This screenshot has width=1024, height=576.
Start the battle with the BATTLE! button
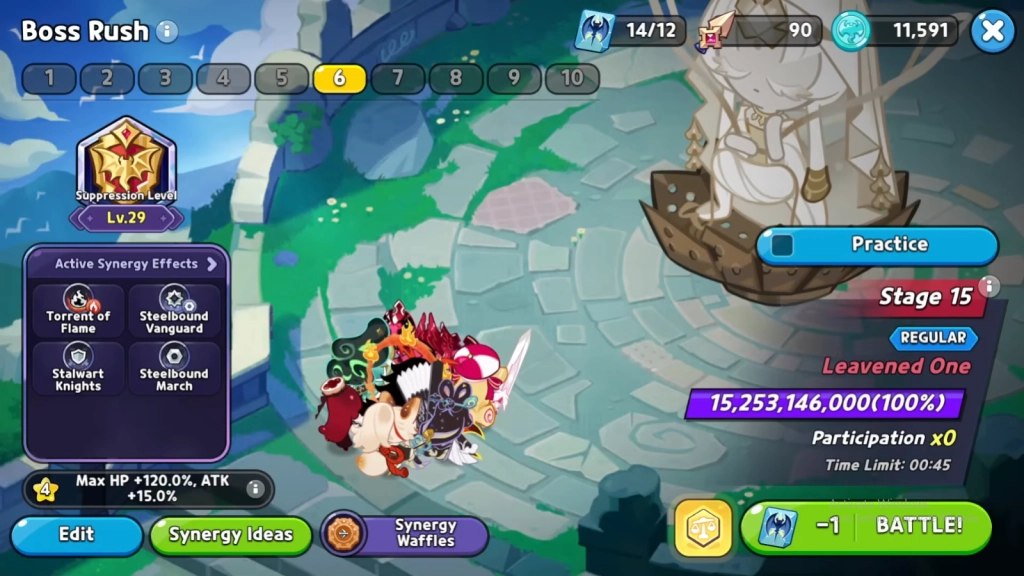(866, 526)
